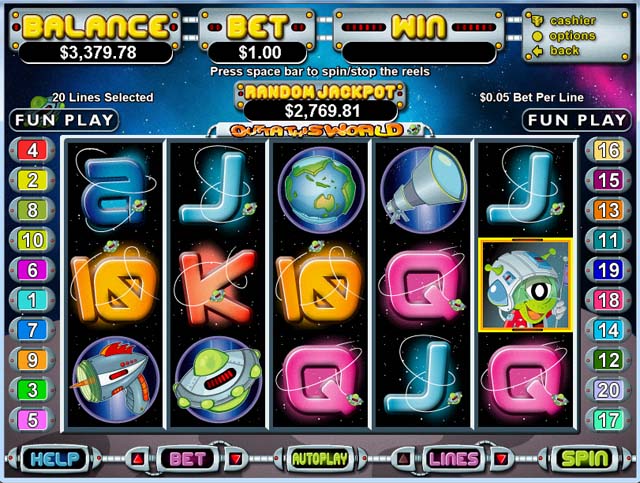Increase the bet with the up arrow

tap(138, 459)
